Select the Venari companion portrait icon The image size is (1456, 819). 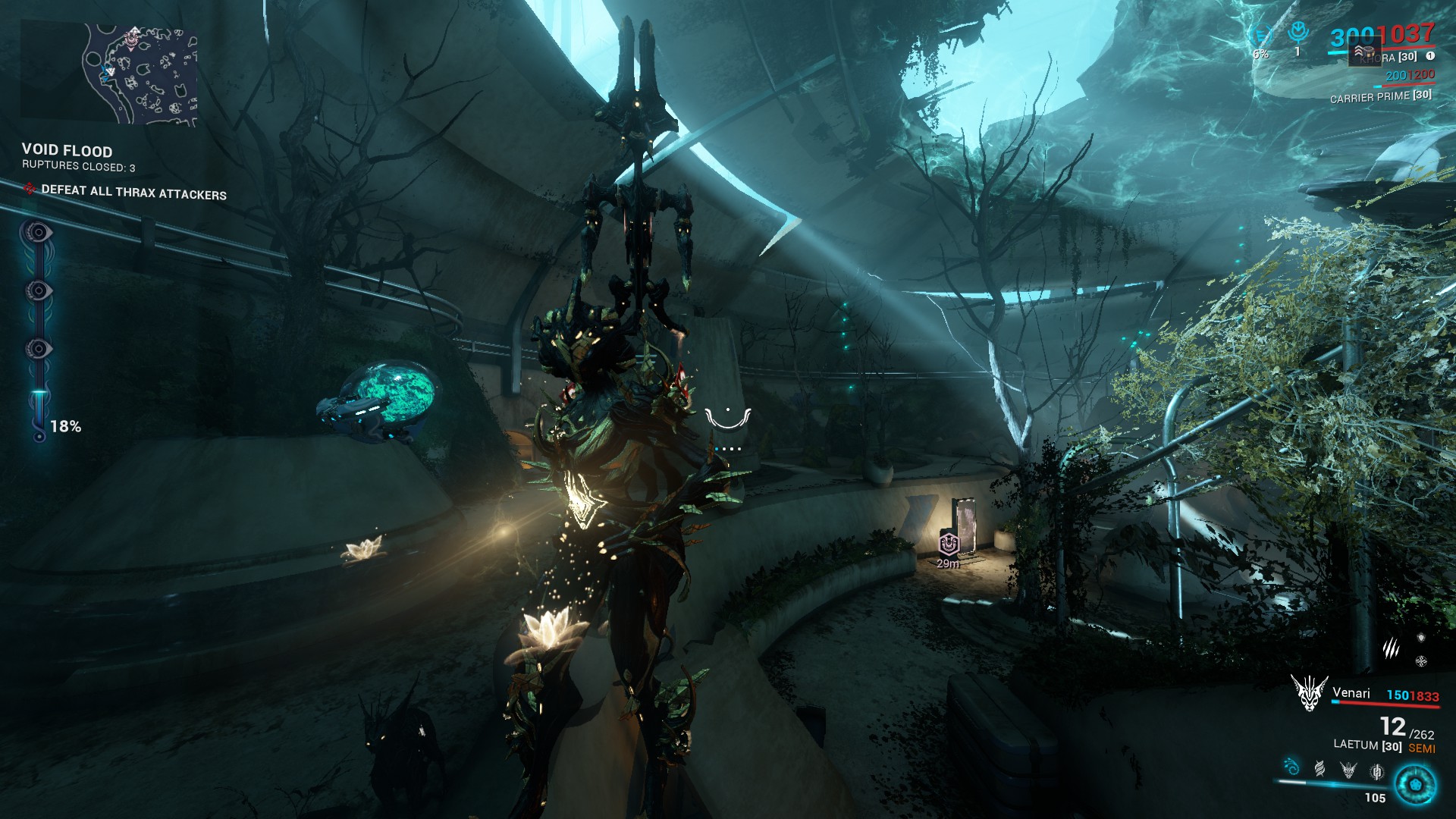click(x=1309, y=692)
